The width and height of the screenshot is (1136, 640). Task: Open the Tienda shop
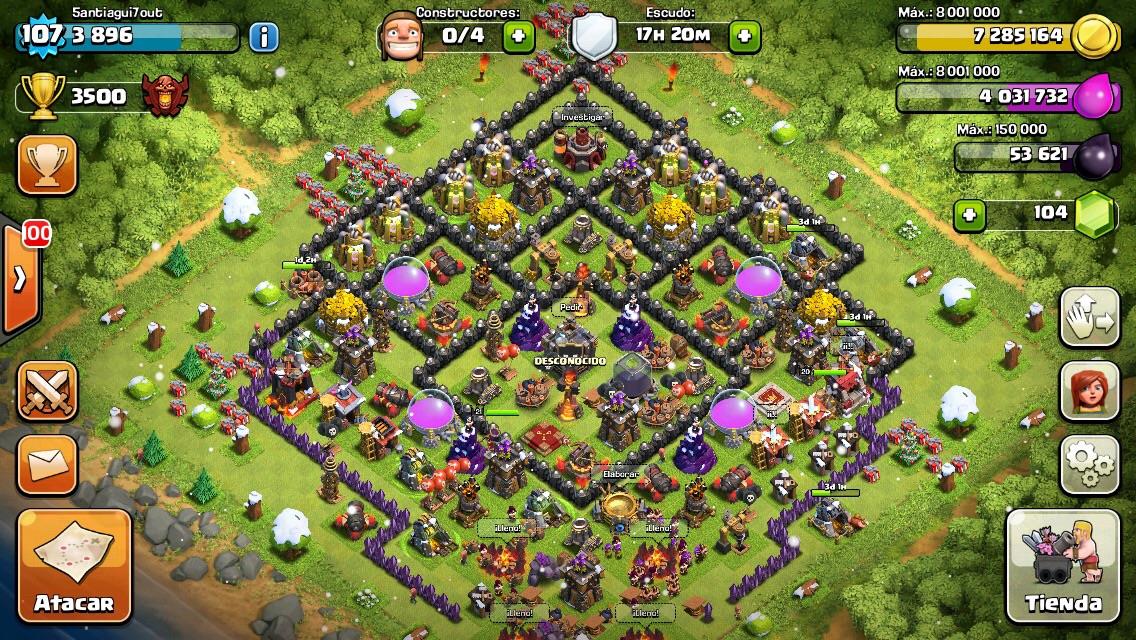[x=1062, y=567]
